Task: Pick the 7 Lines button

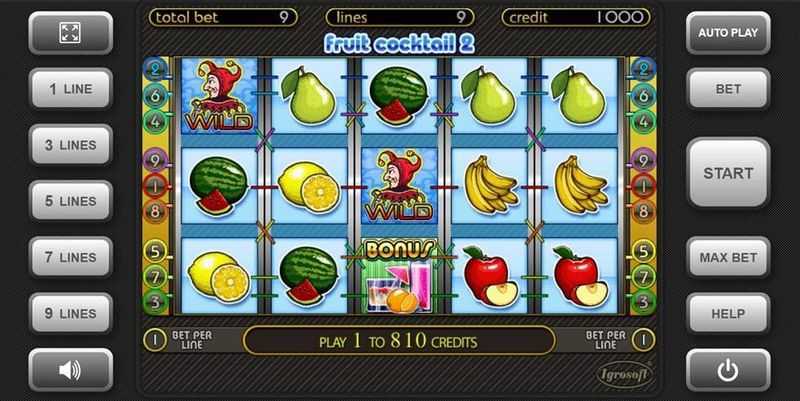Action: click(x=70, y=257)
